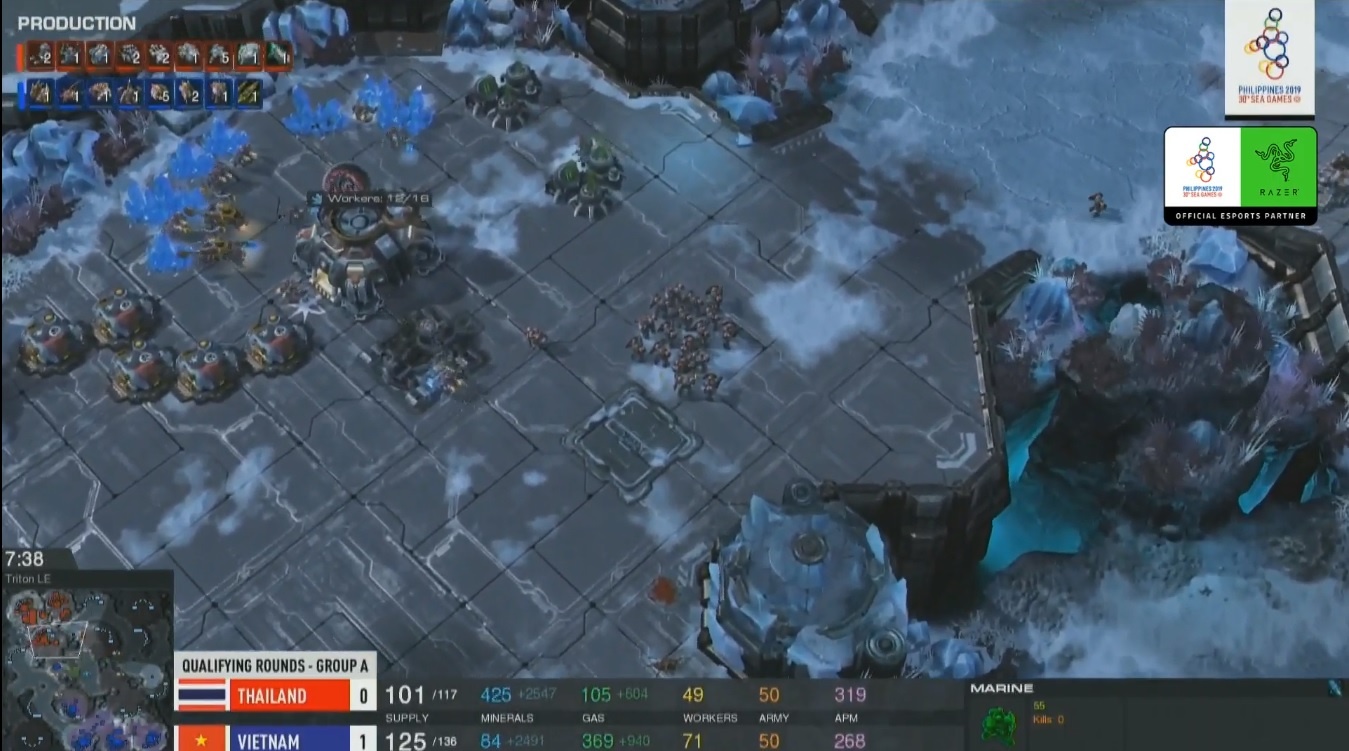Select the first Terran unit icon in PRODUCTION row
The image size is (1349, 751).
click(x=39, y=55)
